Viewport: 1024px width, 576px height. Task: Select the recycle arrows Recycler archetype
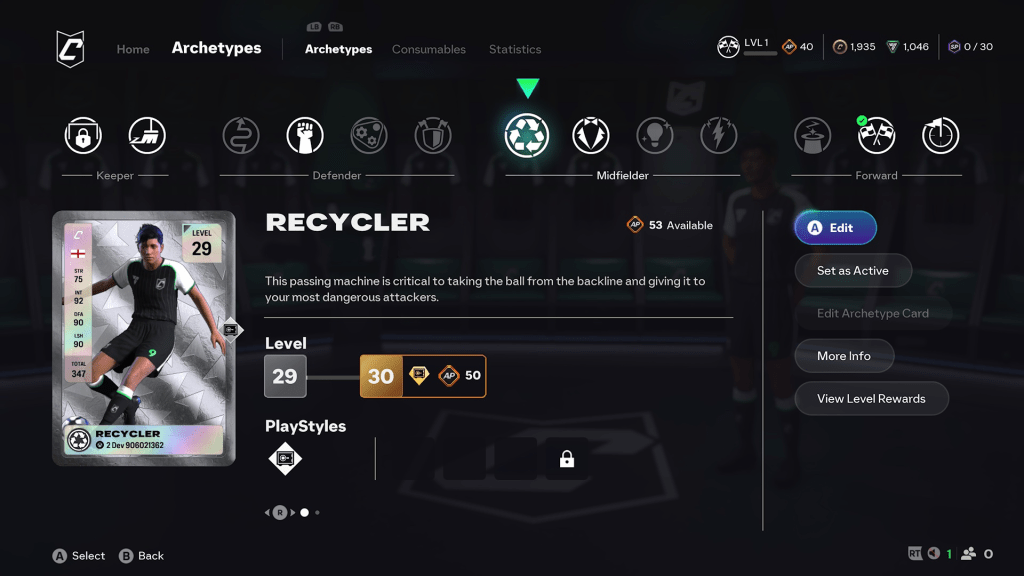pyautogui.click(x=527, y=135)
